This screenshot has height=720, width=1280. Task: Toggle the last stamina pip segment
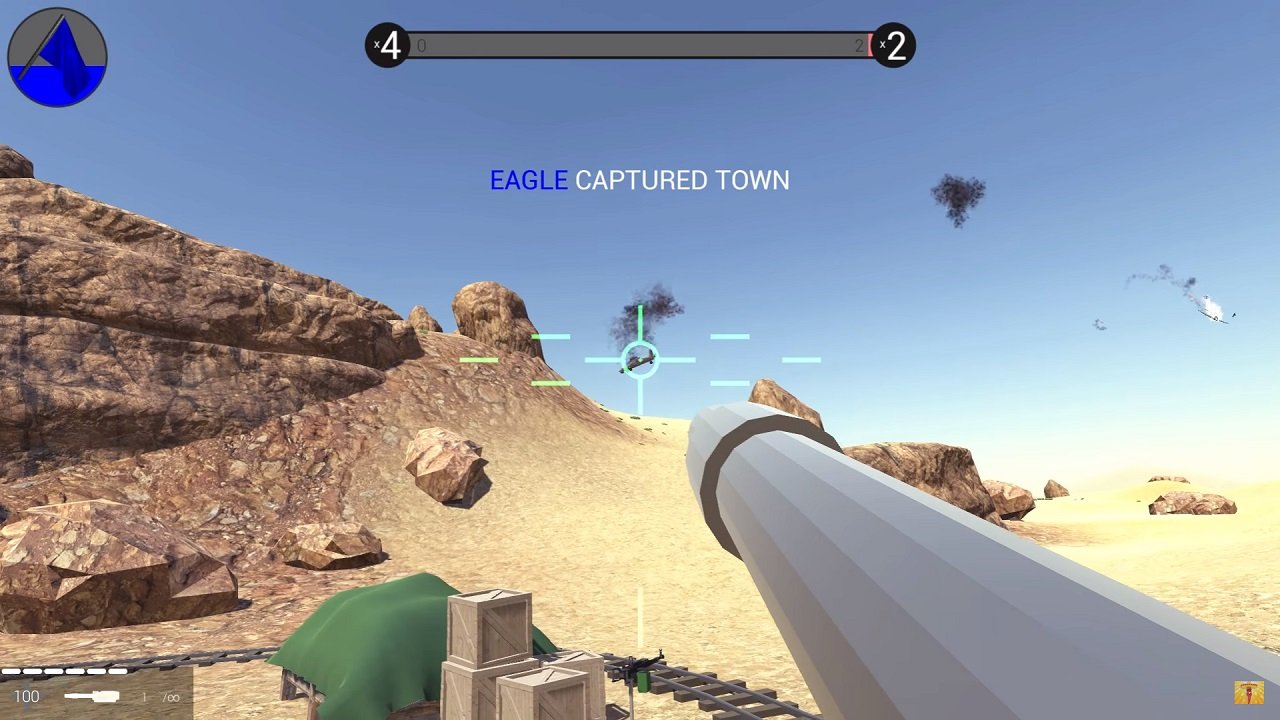pyautogui.click(x=117, y=670)
